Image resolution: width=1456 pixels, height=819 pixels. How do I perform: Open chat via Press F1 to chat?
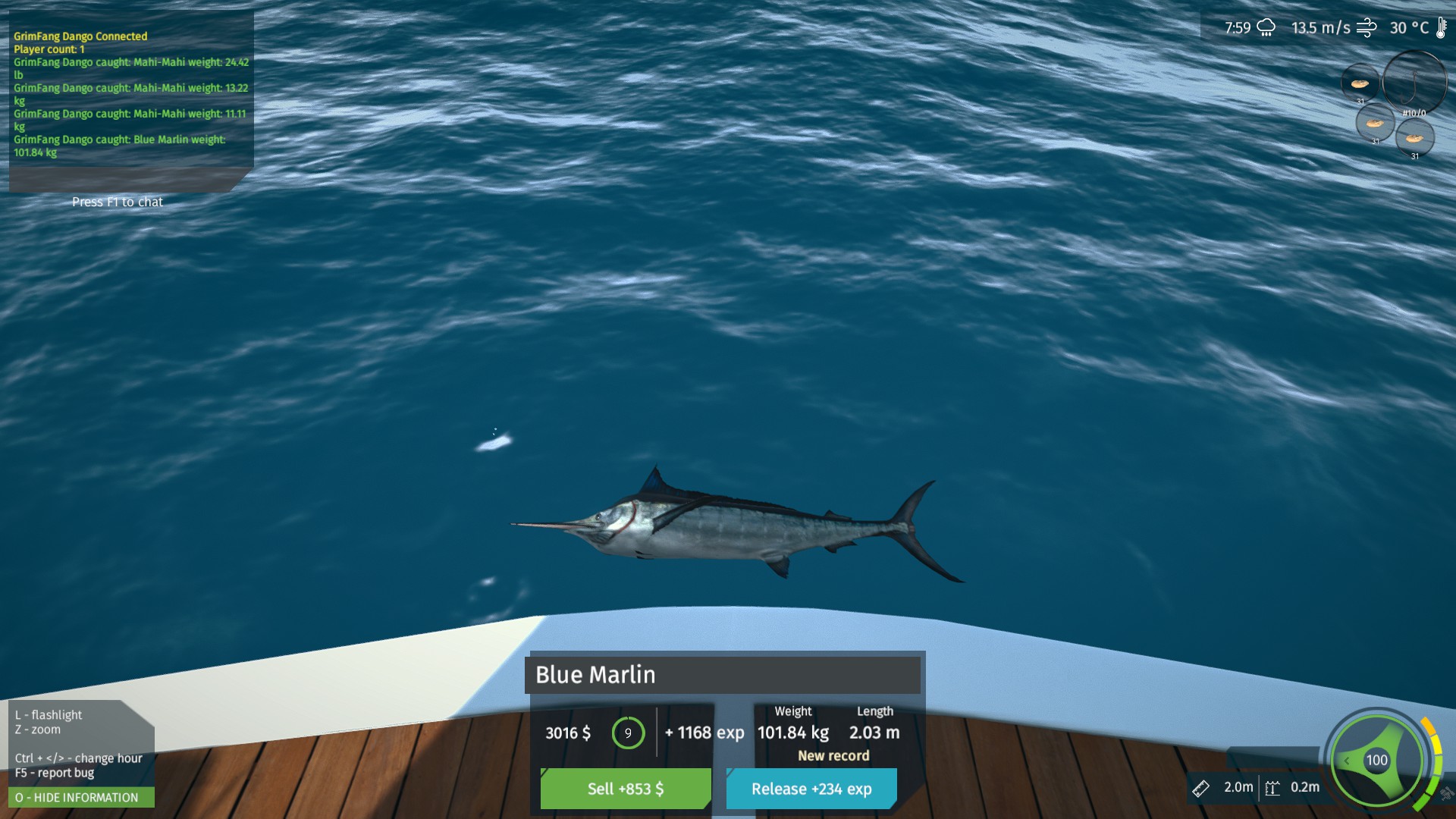(x=117, y=202)
